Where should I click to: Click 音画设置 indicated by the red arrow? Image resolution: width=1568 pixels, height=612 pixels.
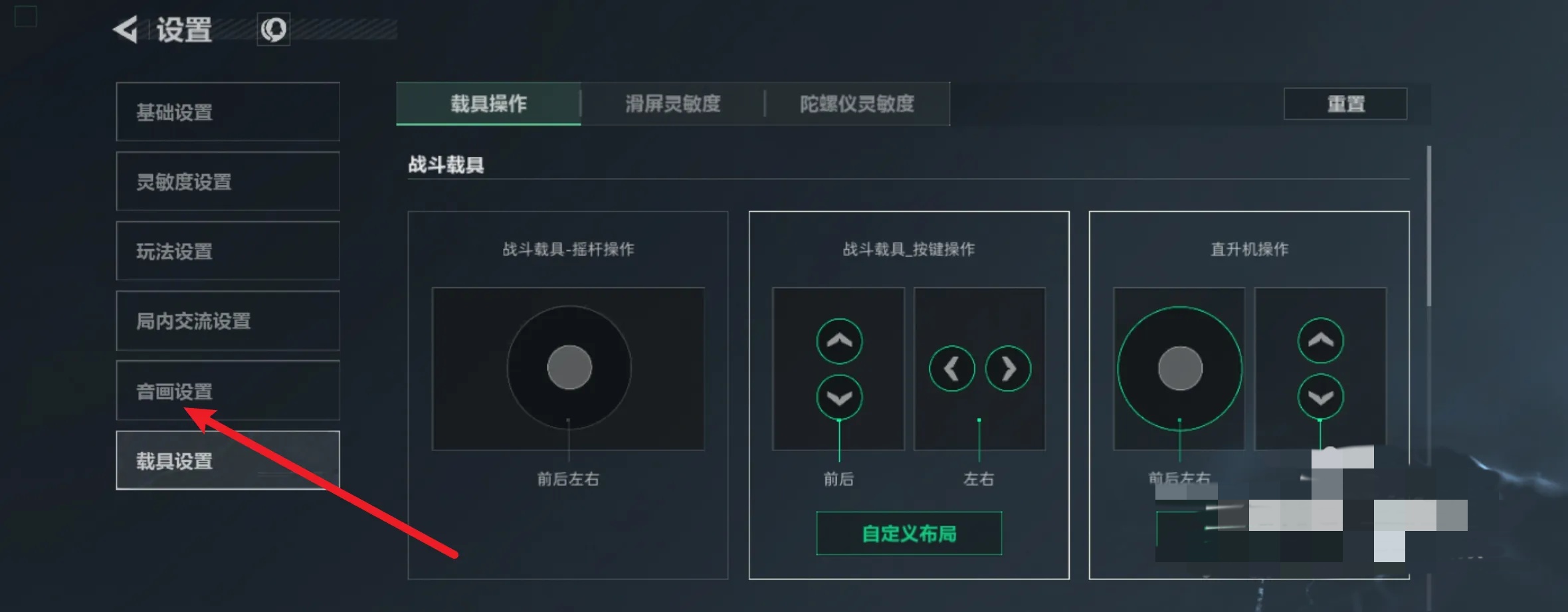point(173,391)
